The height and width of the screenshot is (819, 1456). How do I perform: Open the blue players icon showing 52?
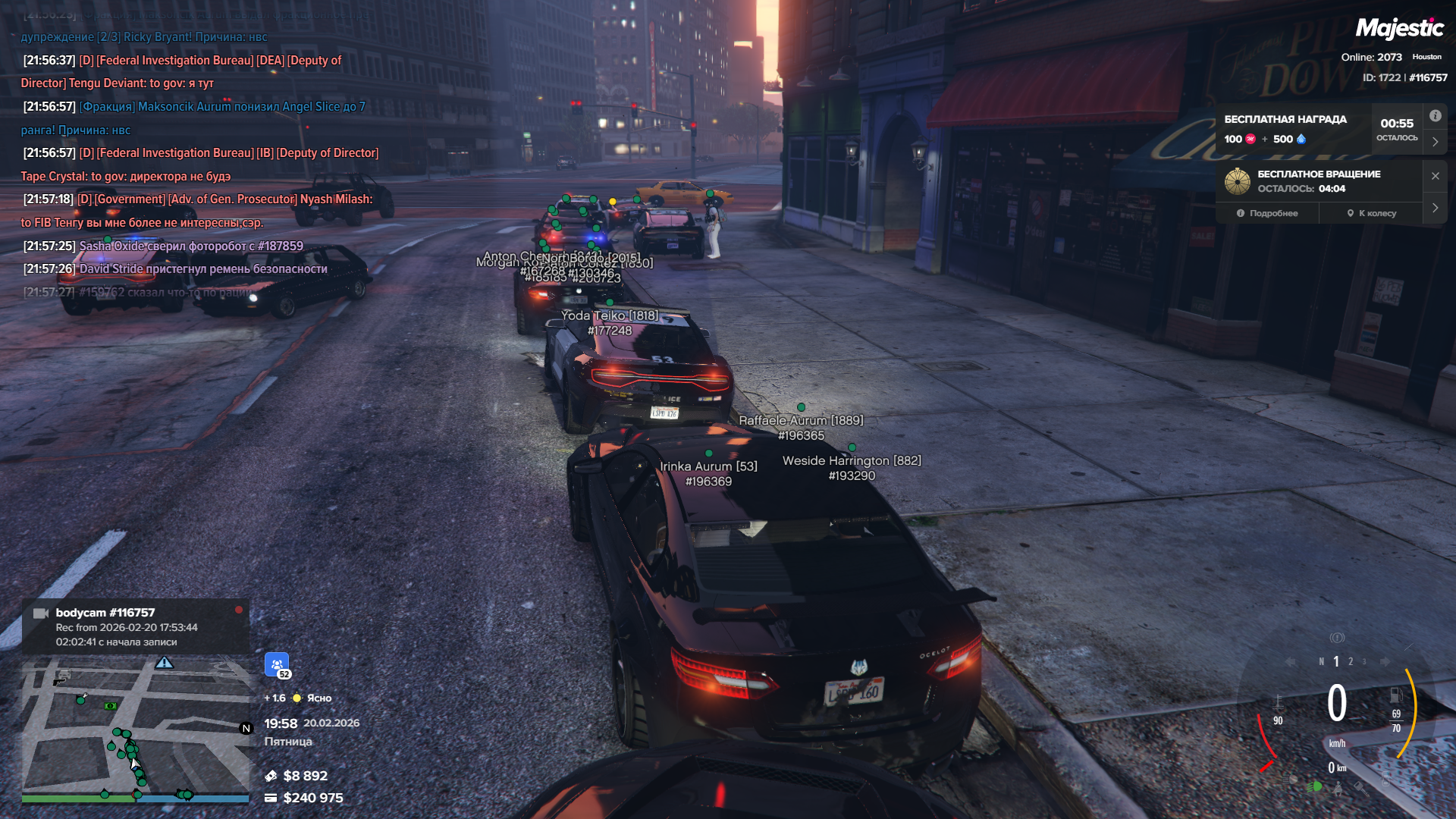pos(277,664)
